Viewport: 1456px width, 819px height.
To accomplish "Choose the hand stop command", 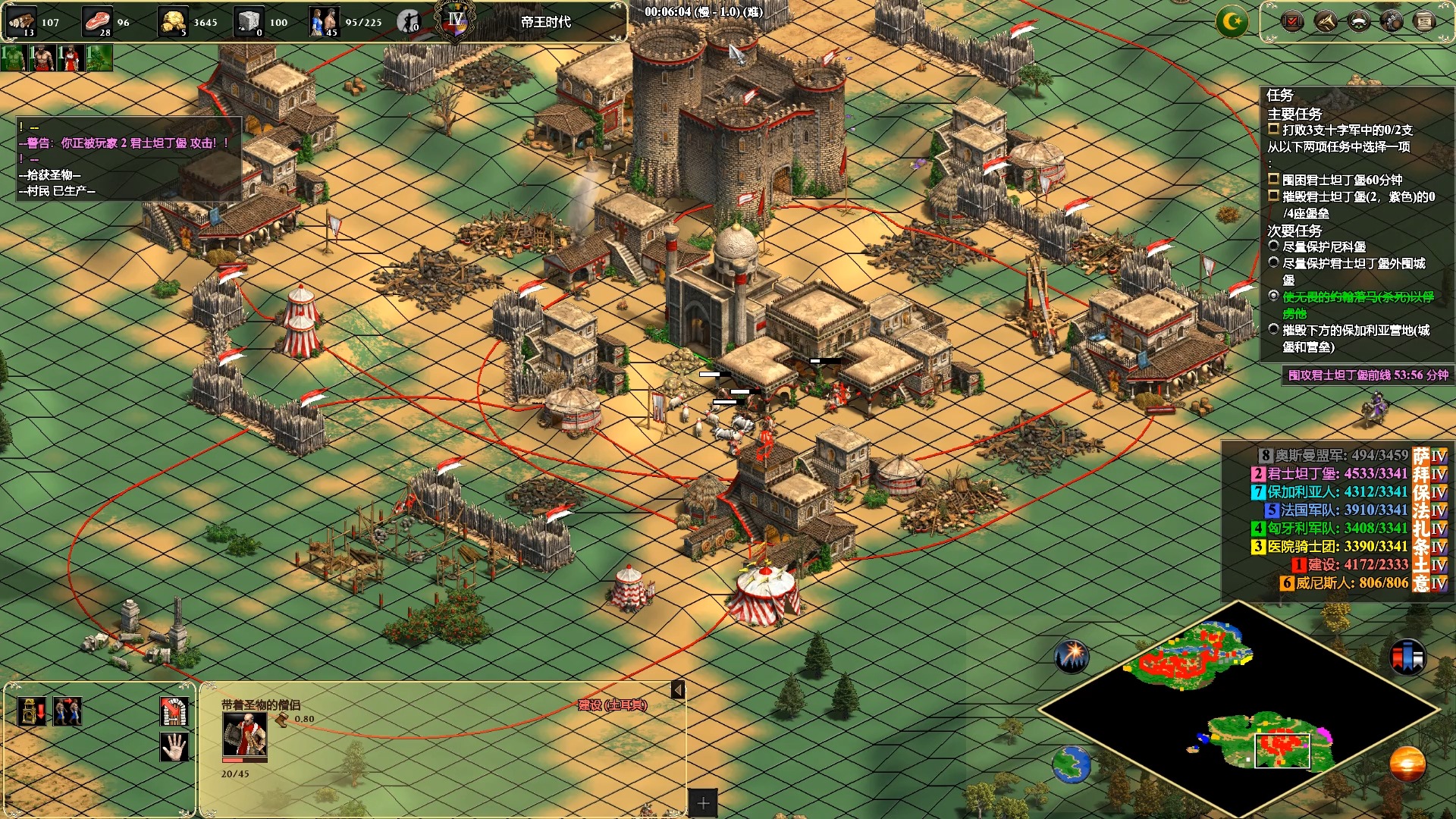I will tap(174, 747).
